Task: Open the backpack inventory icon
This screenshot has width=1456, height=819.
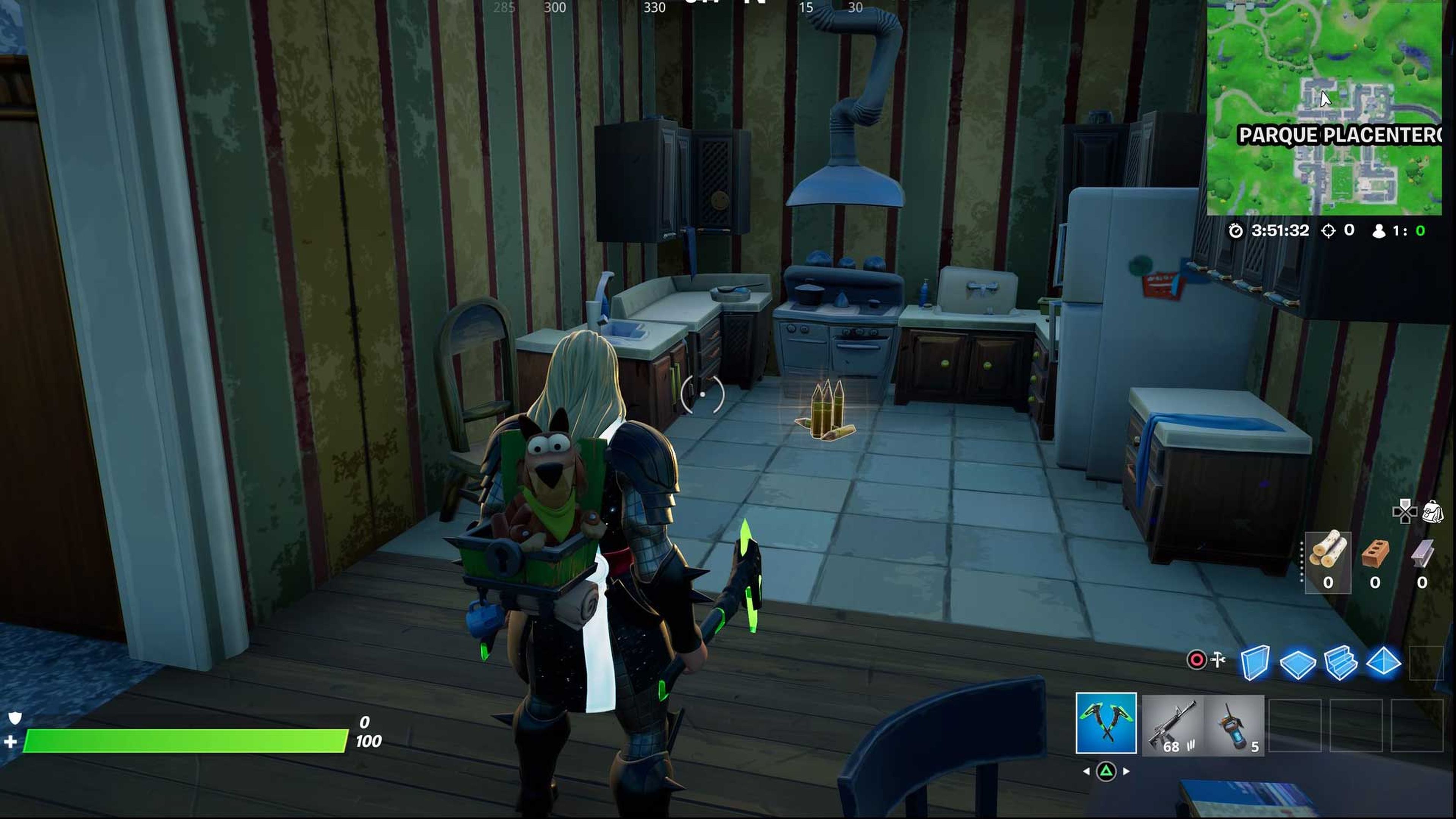Action: coord(1433,512)
